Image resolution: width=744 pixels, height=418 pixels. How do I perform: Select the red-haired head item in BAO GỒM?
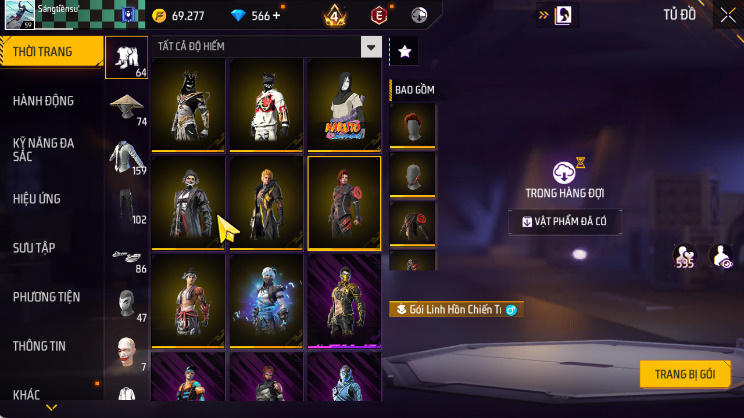click(x=412, y=125)
